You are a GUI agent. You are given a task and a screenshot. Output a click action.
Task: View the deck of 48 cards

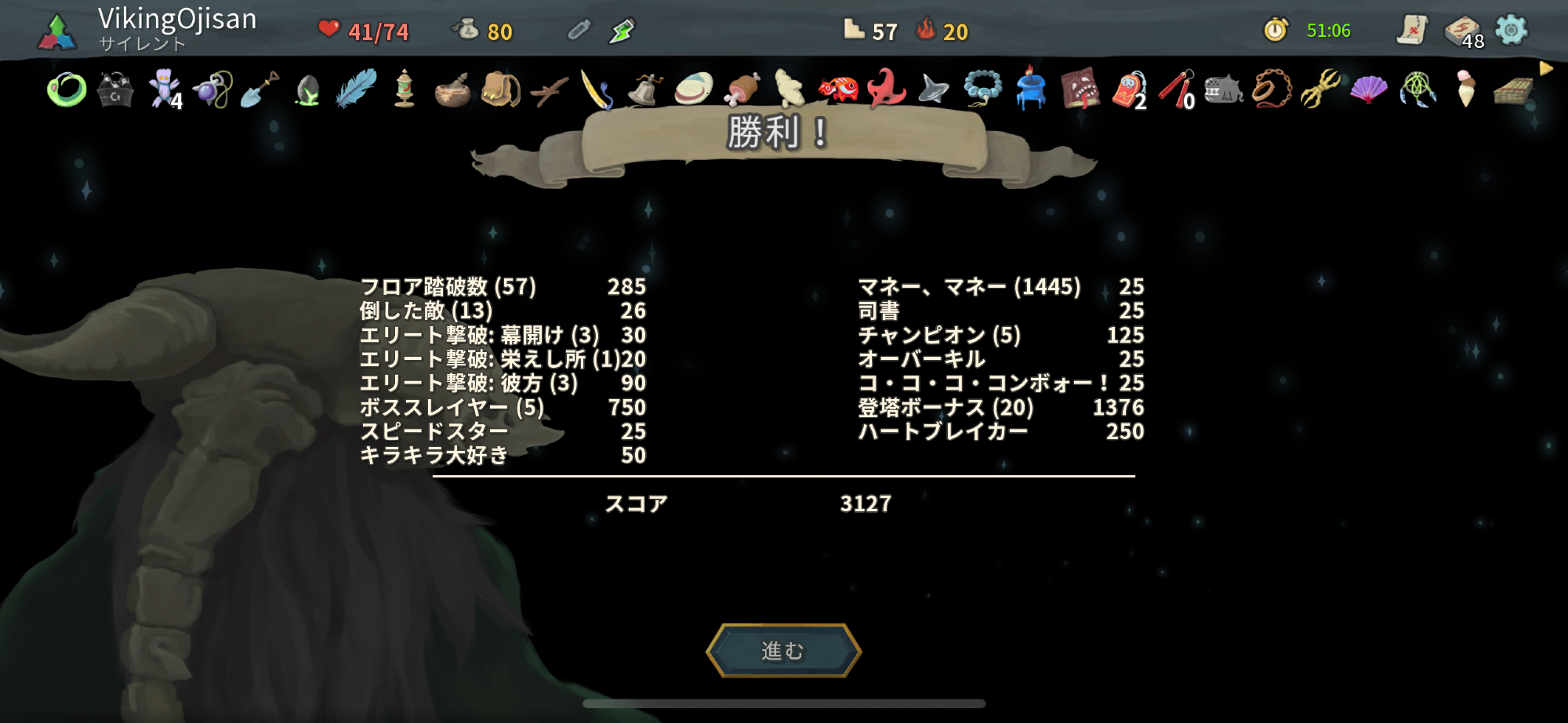point(1462,31)
